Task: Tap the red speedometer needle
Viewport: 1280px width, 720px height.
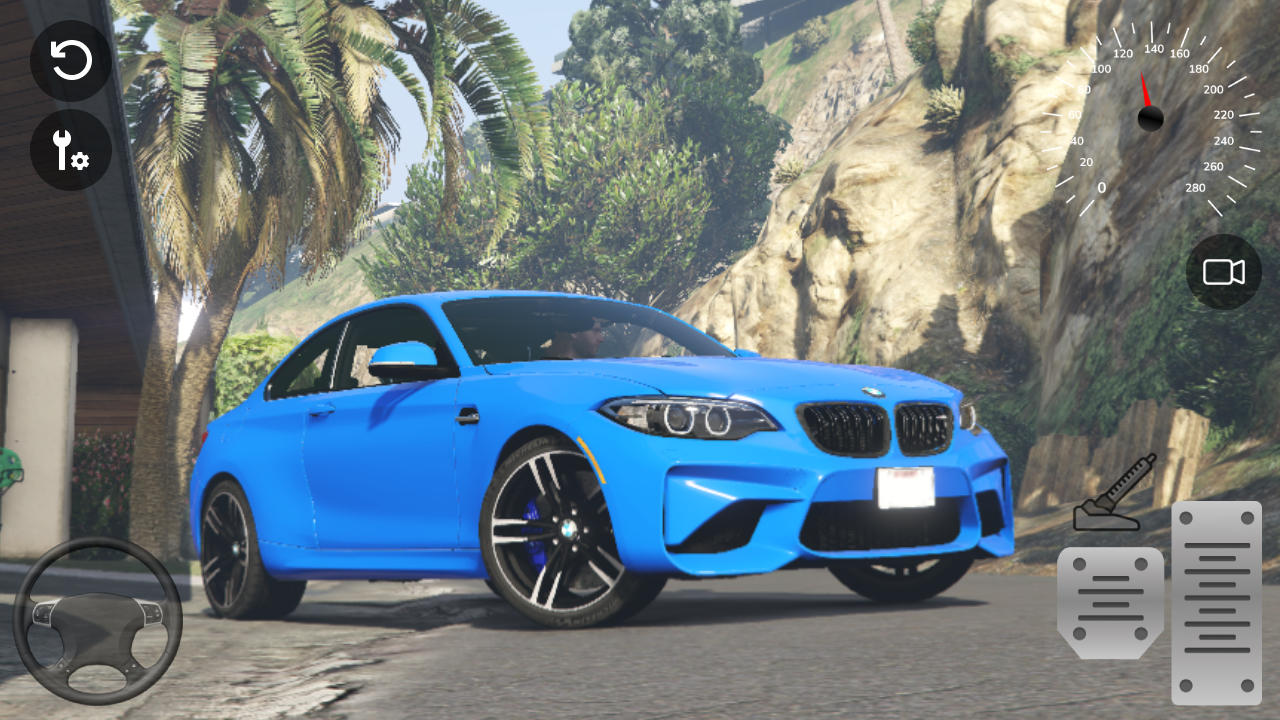Action: pyautogui.click(x=1146, y=90)
